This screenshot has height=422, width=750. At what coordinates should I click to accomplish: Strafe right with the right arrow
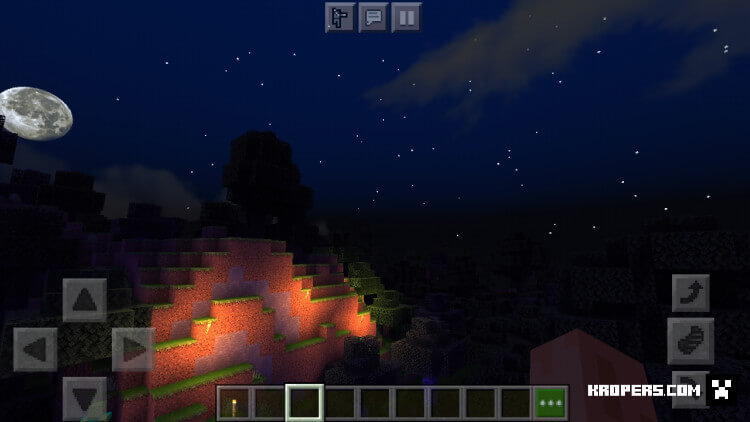pyautogui.click(x=132, y=349)
